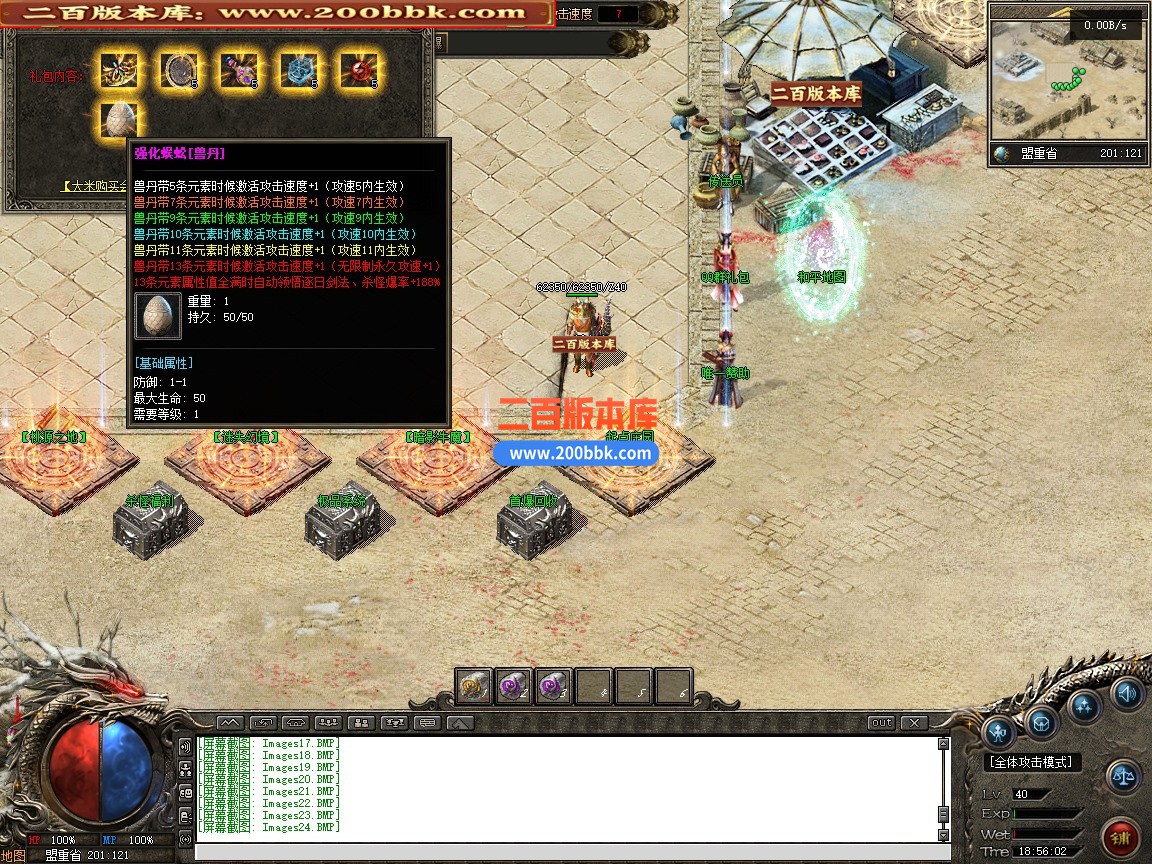Open the red shop button

click(x=1119, y=836)
